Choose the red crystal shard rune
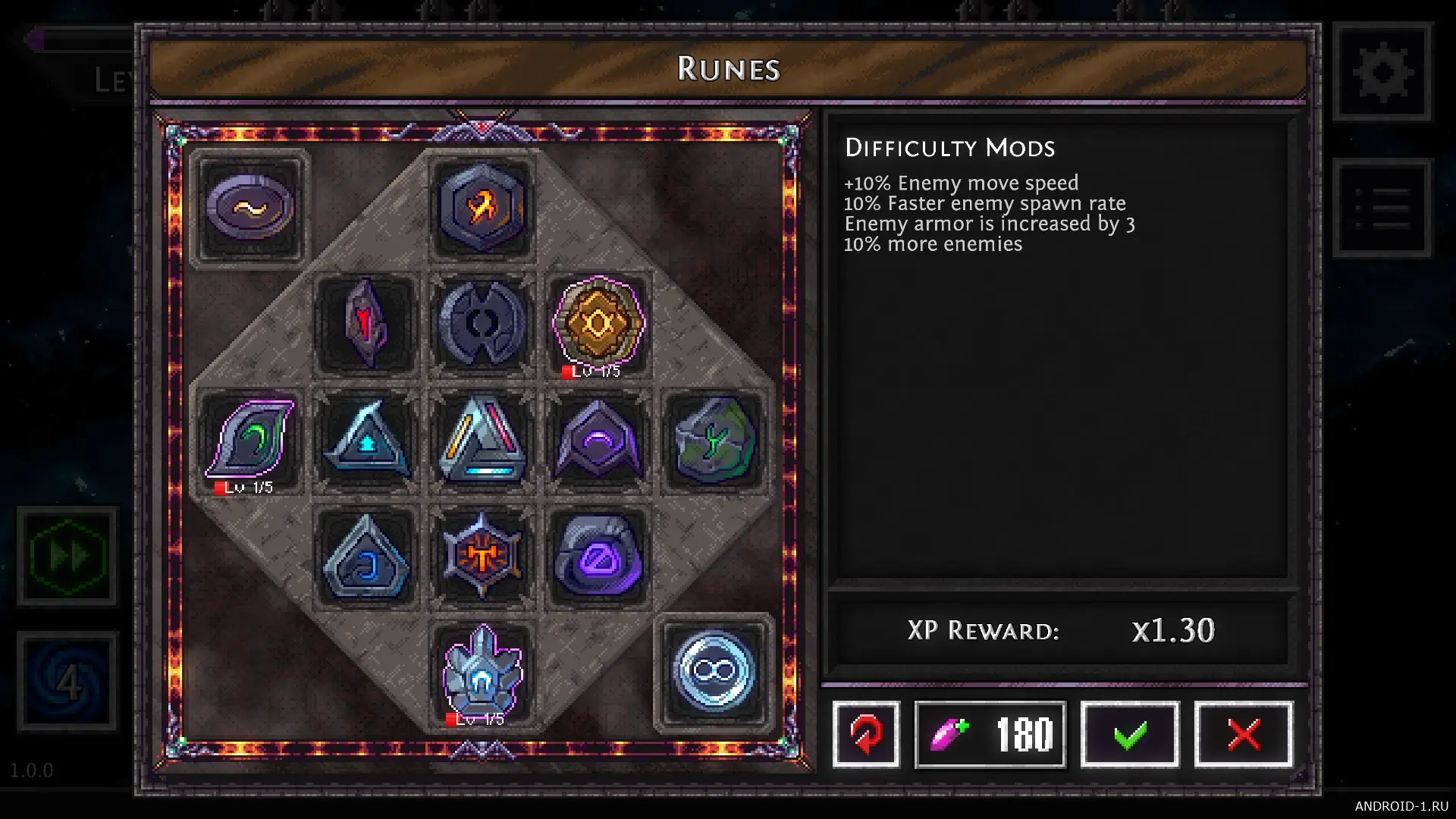Screen dimensions: 1456x819 click(366, 324)
